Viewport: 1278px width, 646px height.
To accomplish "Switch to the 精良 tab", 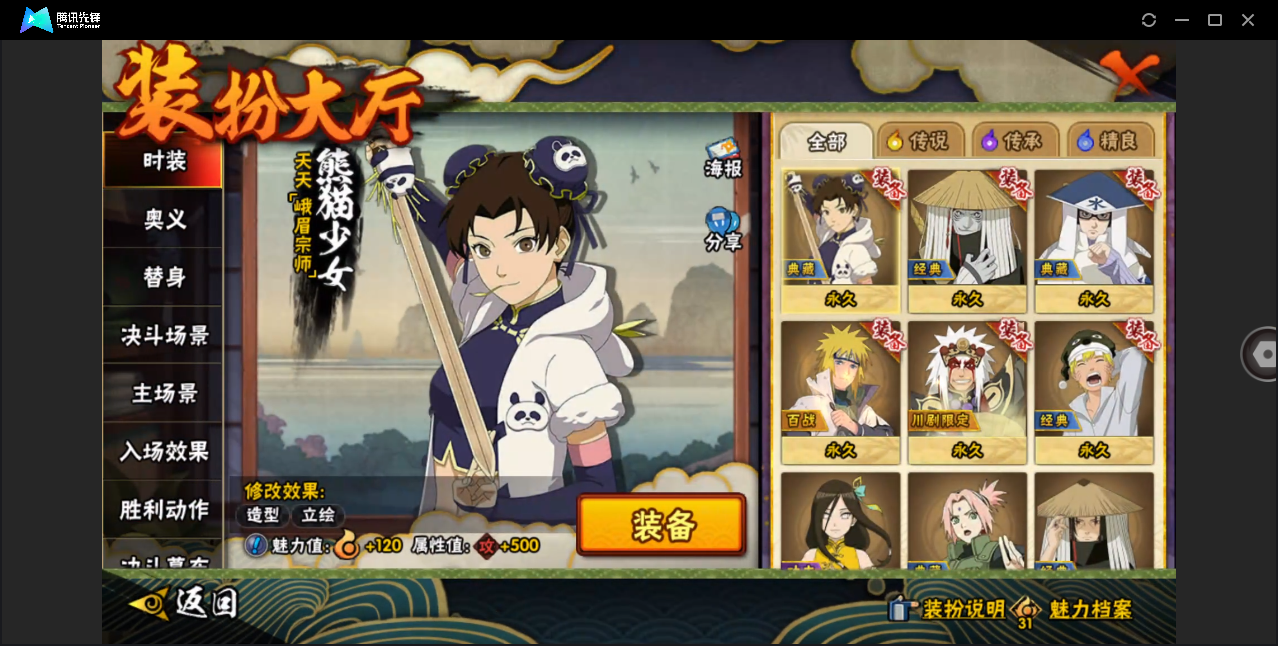I will coord(1110,141).
